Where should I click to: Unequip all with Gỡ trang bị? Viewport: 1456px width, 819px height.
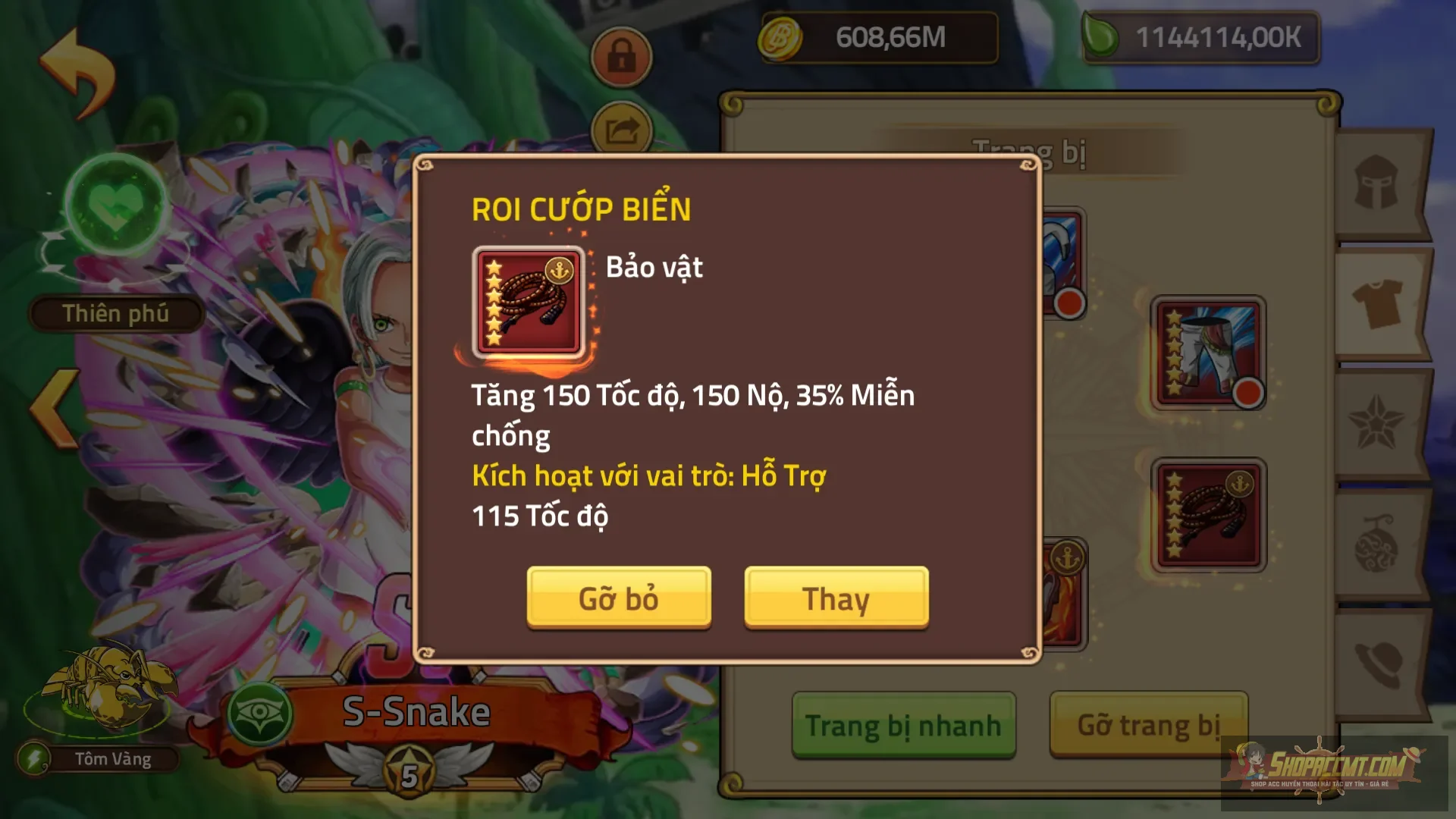click(x=1148, y=726)
